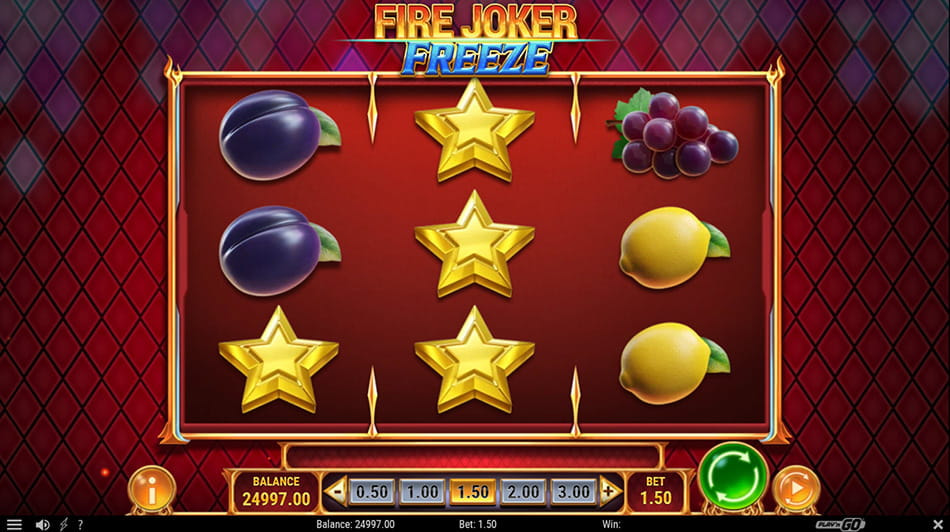Select the 1.50 bet value
Image resolution: width=950 pixels, height=532 pixels.
tap(471, 491)
